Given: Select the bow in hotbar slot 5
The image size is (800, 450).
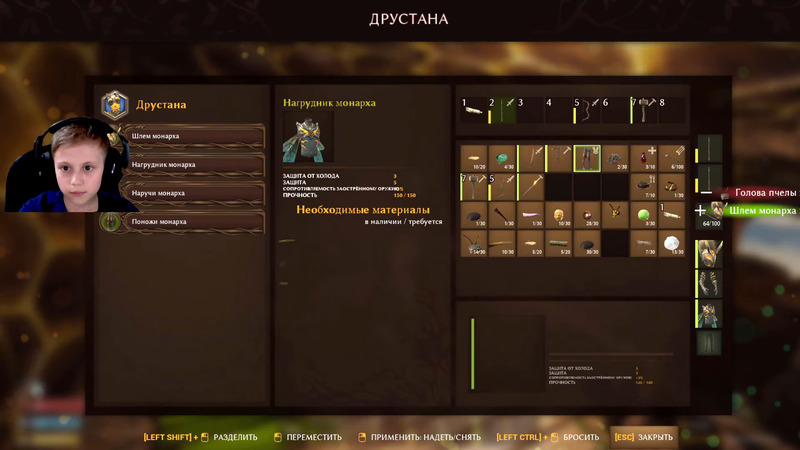Looking at the screenshot, I should tap(588, 109).
